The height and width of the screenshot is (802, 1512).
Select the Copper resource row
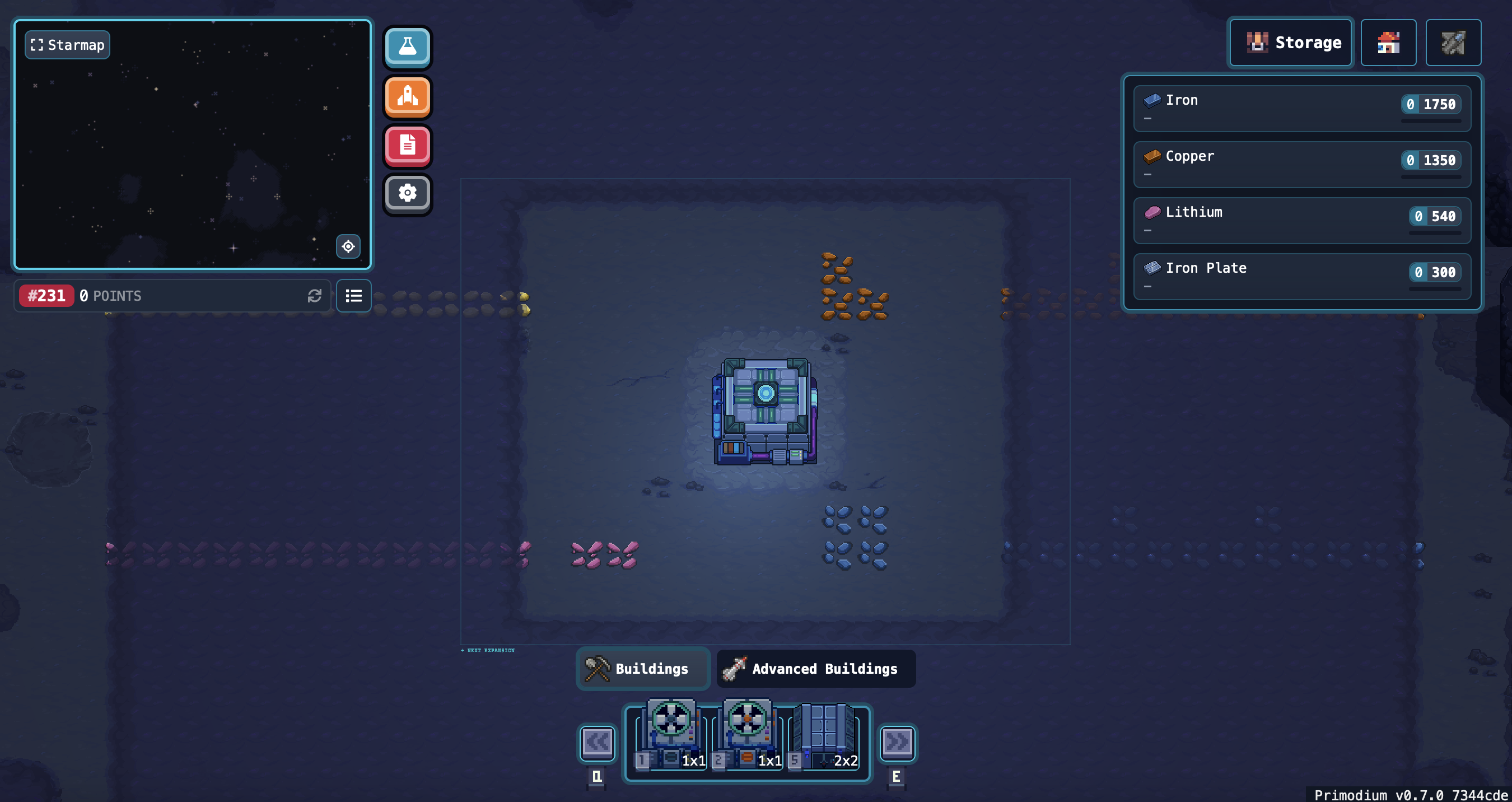click(x=1301, y=165)
